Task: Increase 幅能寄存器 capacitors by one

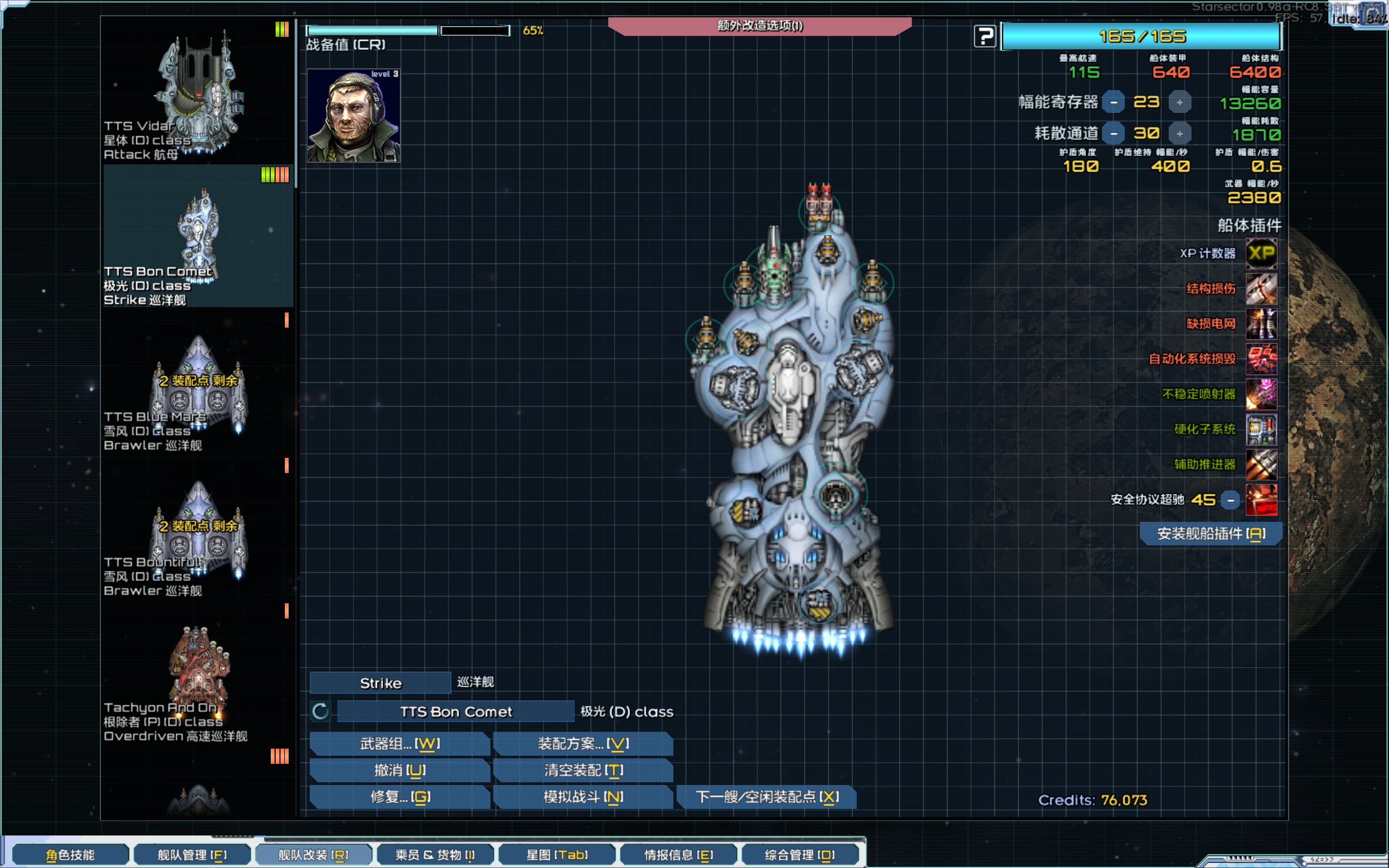Action: click(x=1180, y=102)
